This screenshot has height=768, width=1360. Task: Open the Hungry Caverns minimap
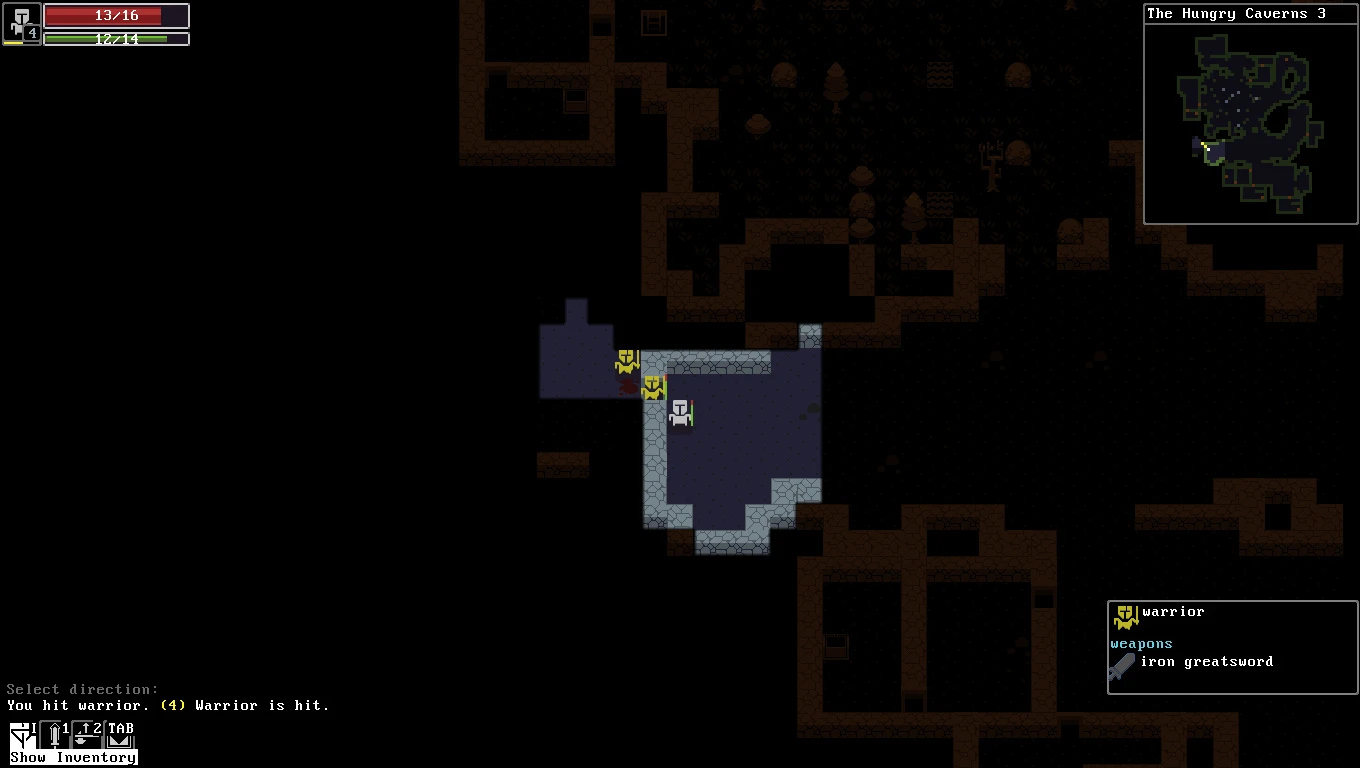coord(1250,122)
